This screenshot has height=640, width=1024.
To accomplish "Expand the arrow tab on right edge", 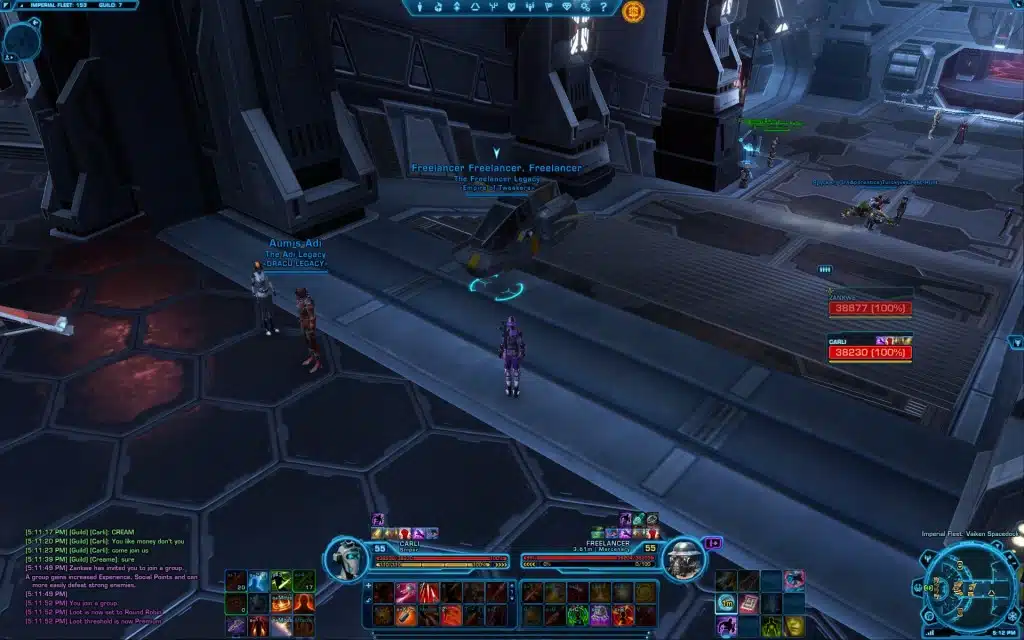I will pos(1016,343).
